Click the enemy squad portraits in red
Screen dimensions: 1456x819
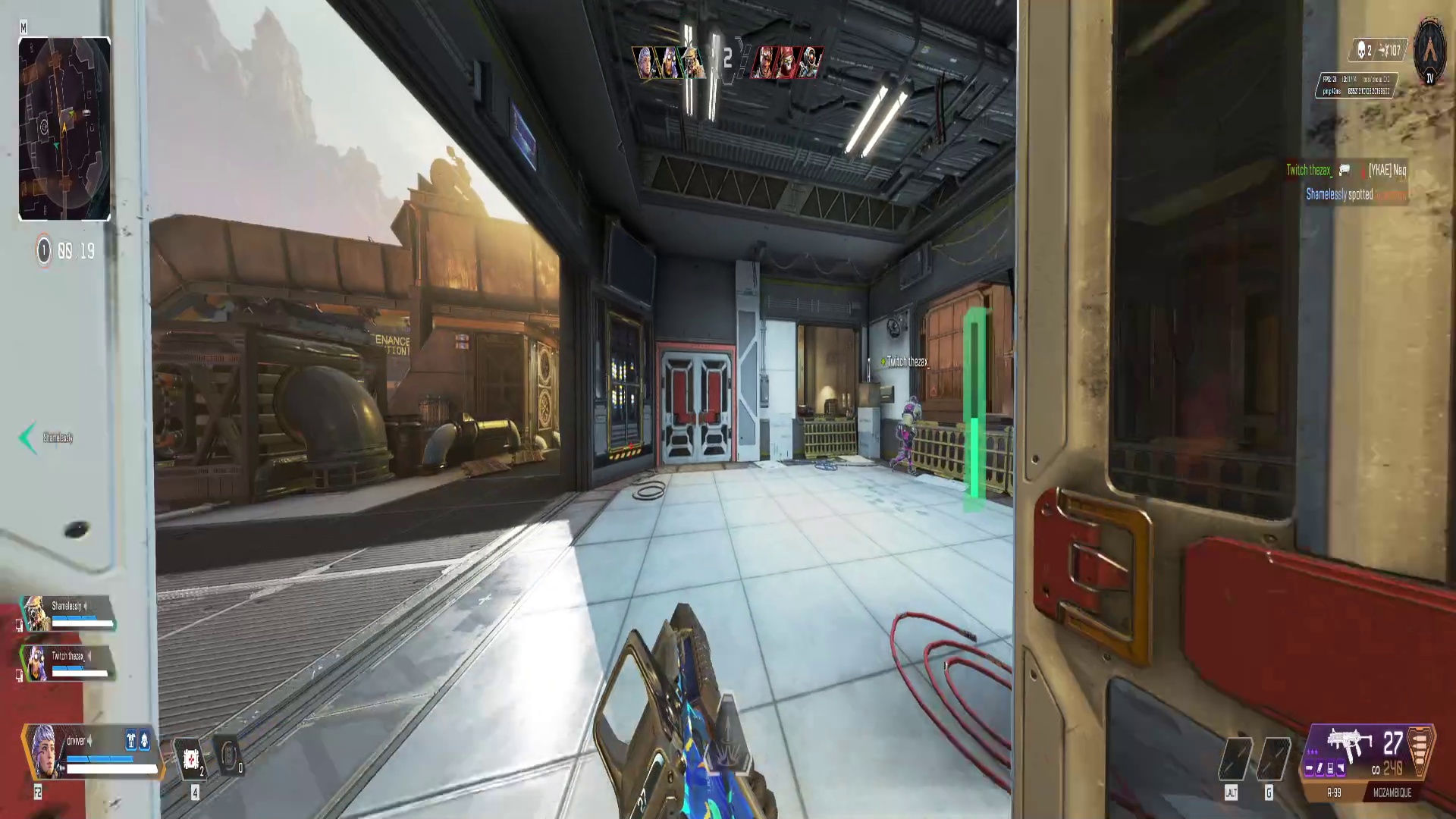786,62
